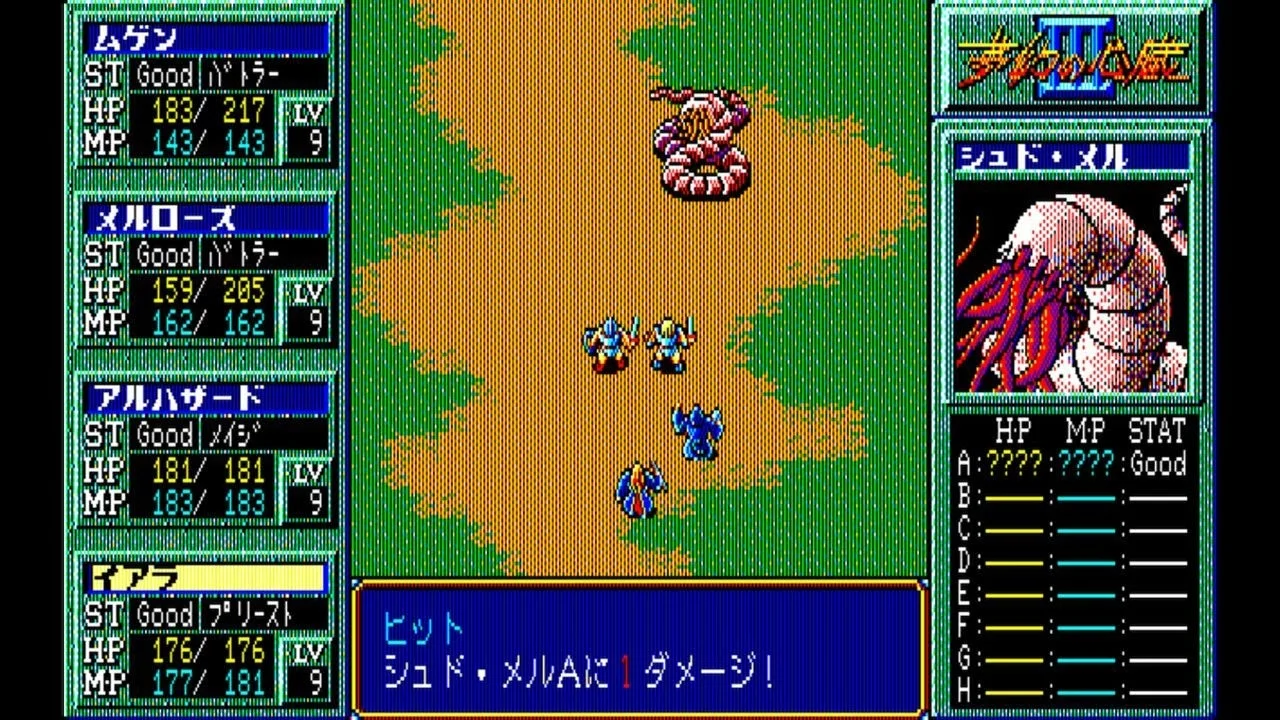Toggle Mugen's Good status indicator
This screenshot has width=1280, height=720.
click(165, 75)
